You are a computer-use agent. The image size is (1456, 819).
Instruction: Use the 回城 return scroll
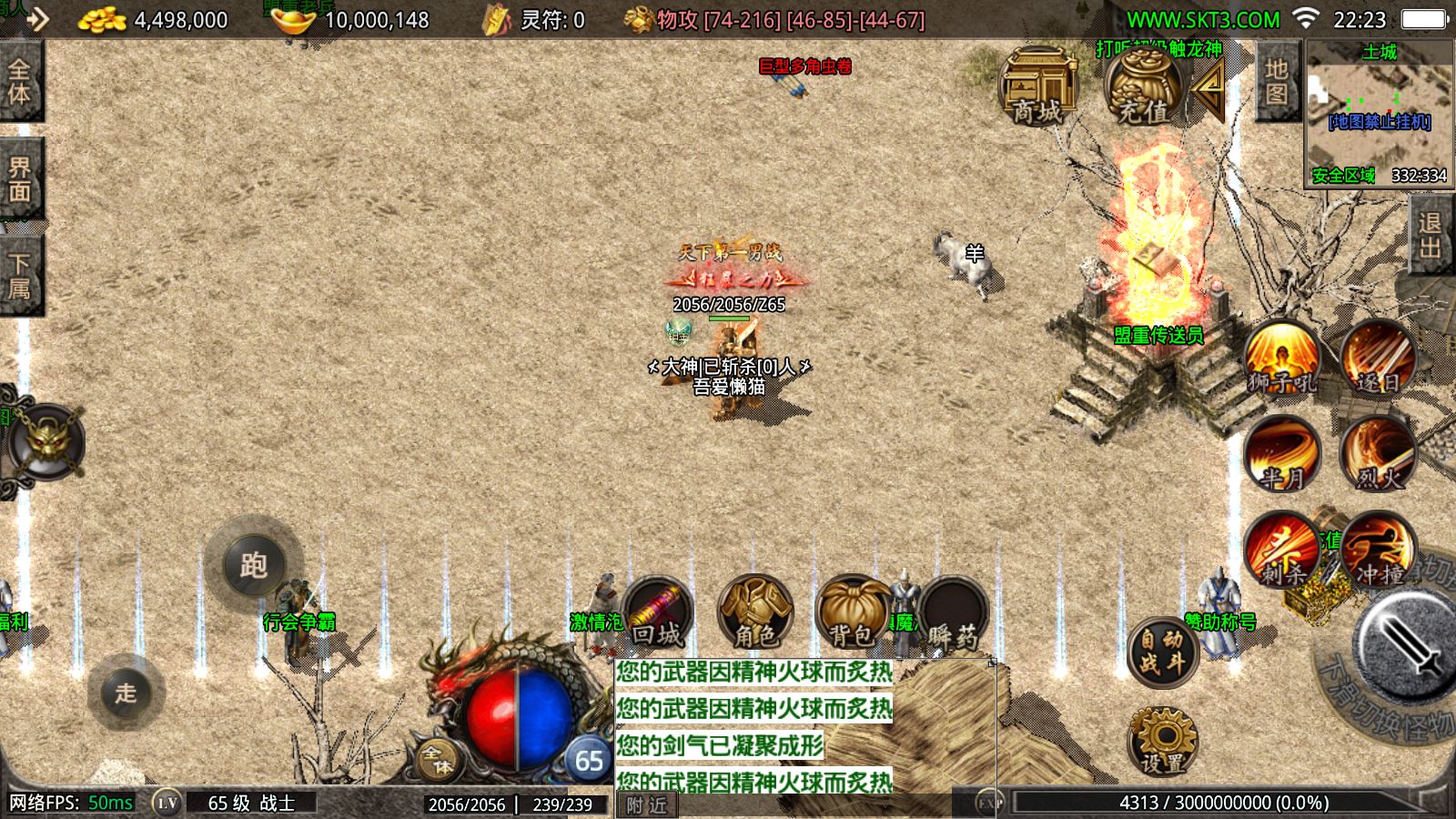pos(656,612)
